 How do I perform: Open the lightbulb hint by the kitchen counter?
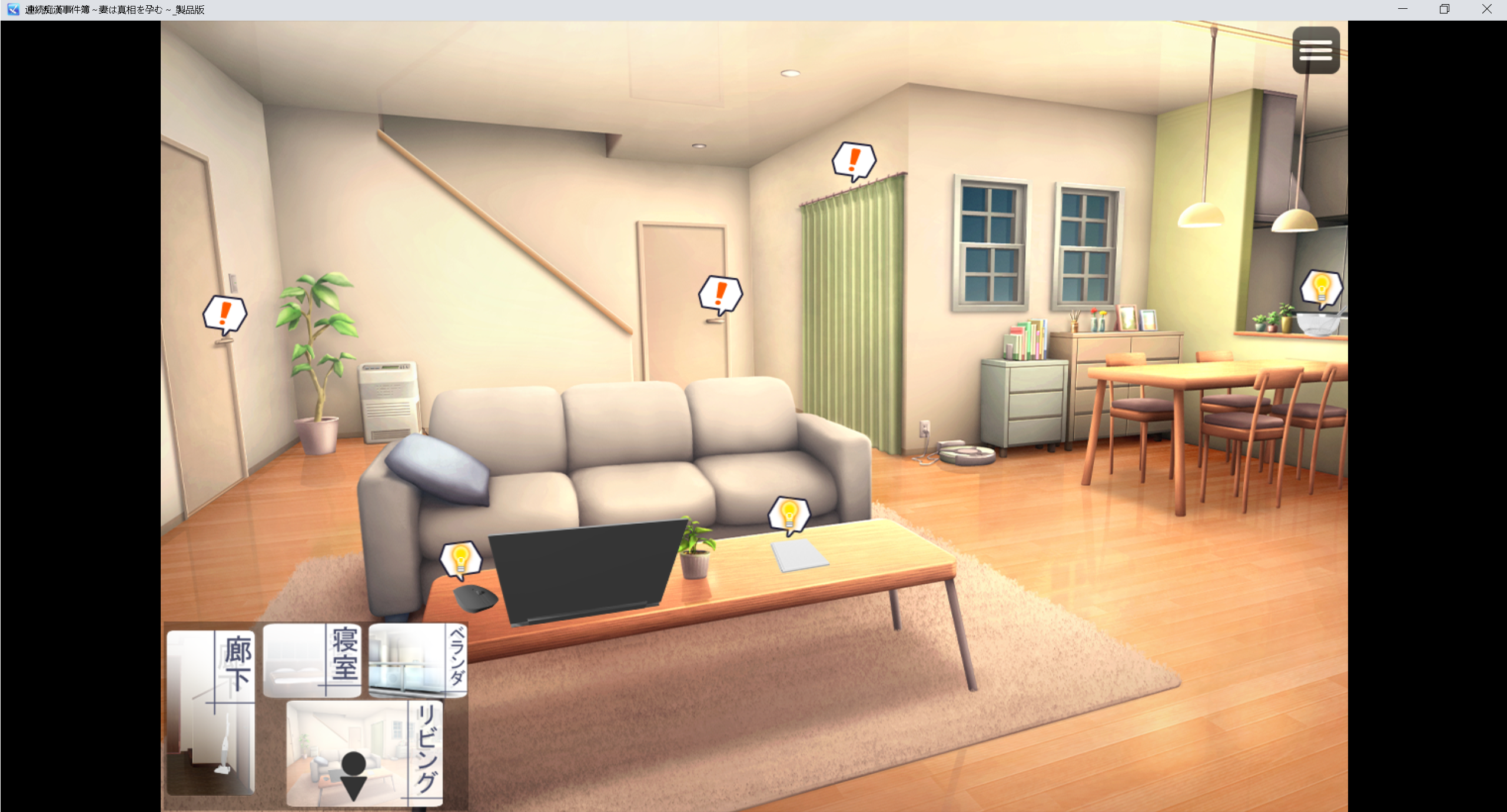click(1321, 288)
